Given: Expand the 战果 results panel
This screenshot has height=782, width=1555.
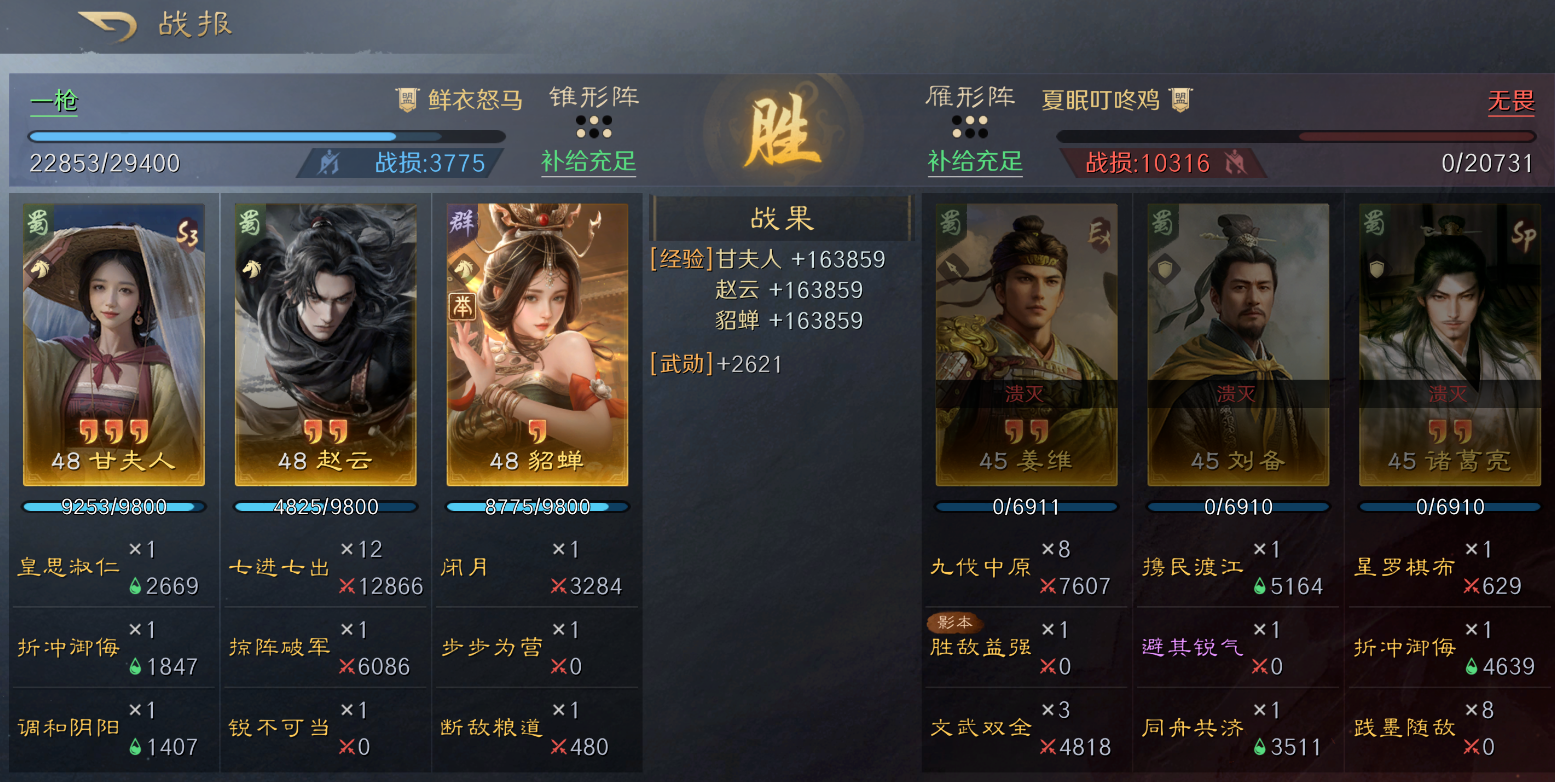Looking at the screenshot, I should [x=781, y=218].
